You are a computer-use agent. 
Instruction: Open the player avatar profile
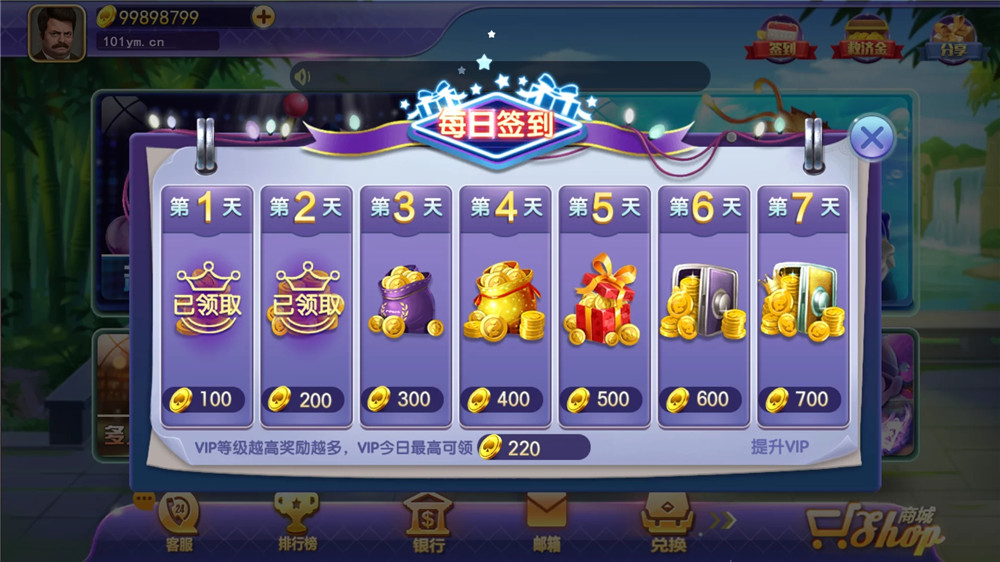56,33
